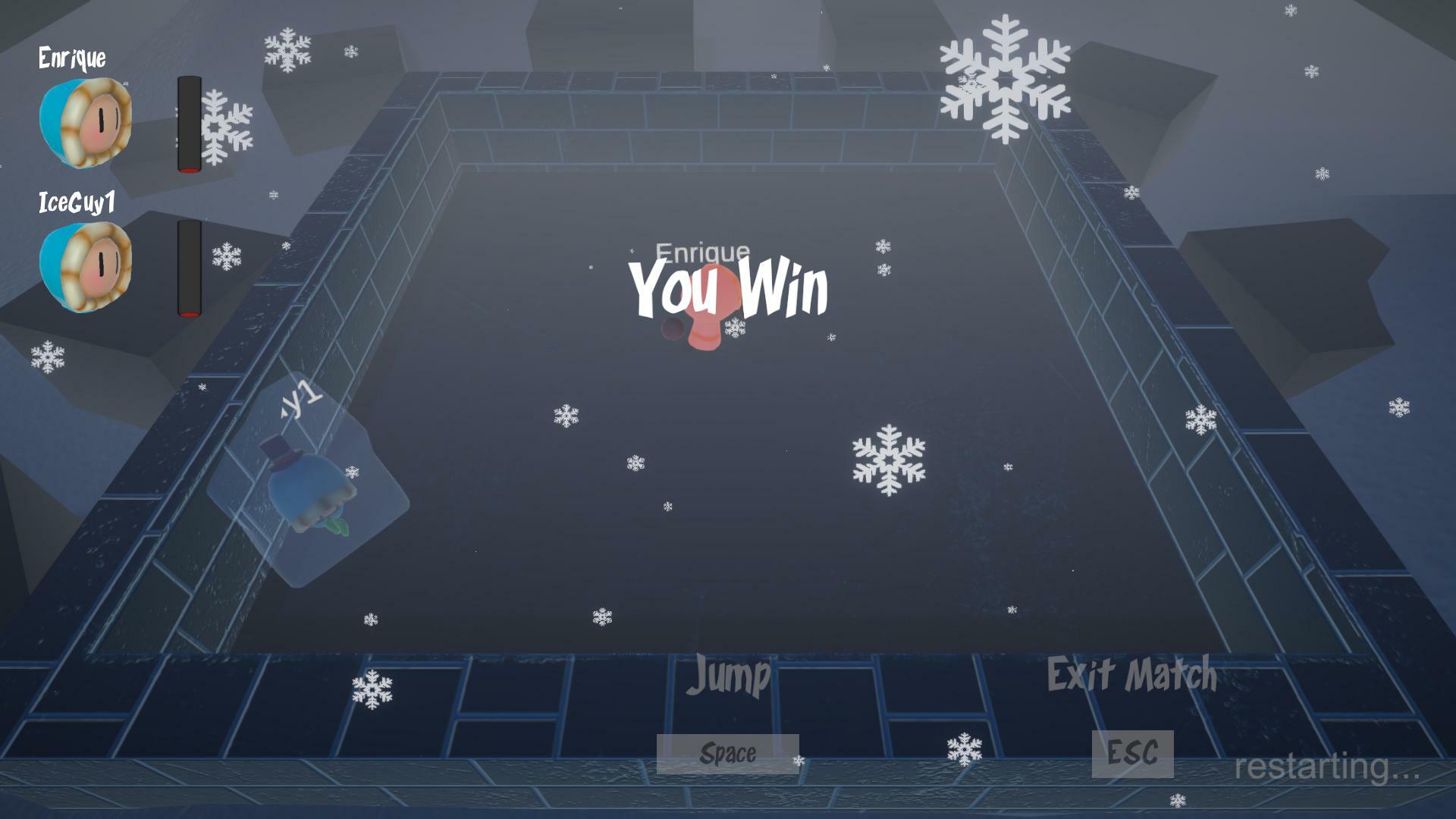1456x819 pixels.
Task: Toggle Enrique's name label above the winner
Action: pos(701,250)
